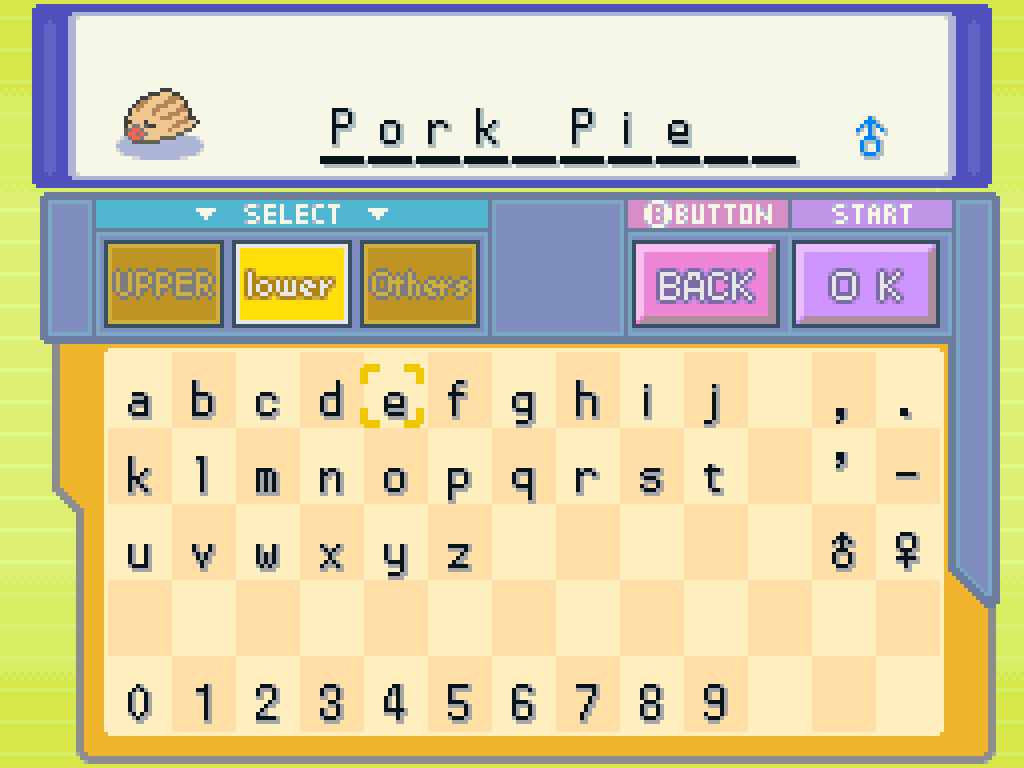Insert the male symbol on the keyboard
The width and height of the screenshot is (1024, 768).
[843, 551]
